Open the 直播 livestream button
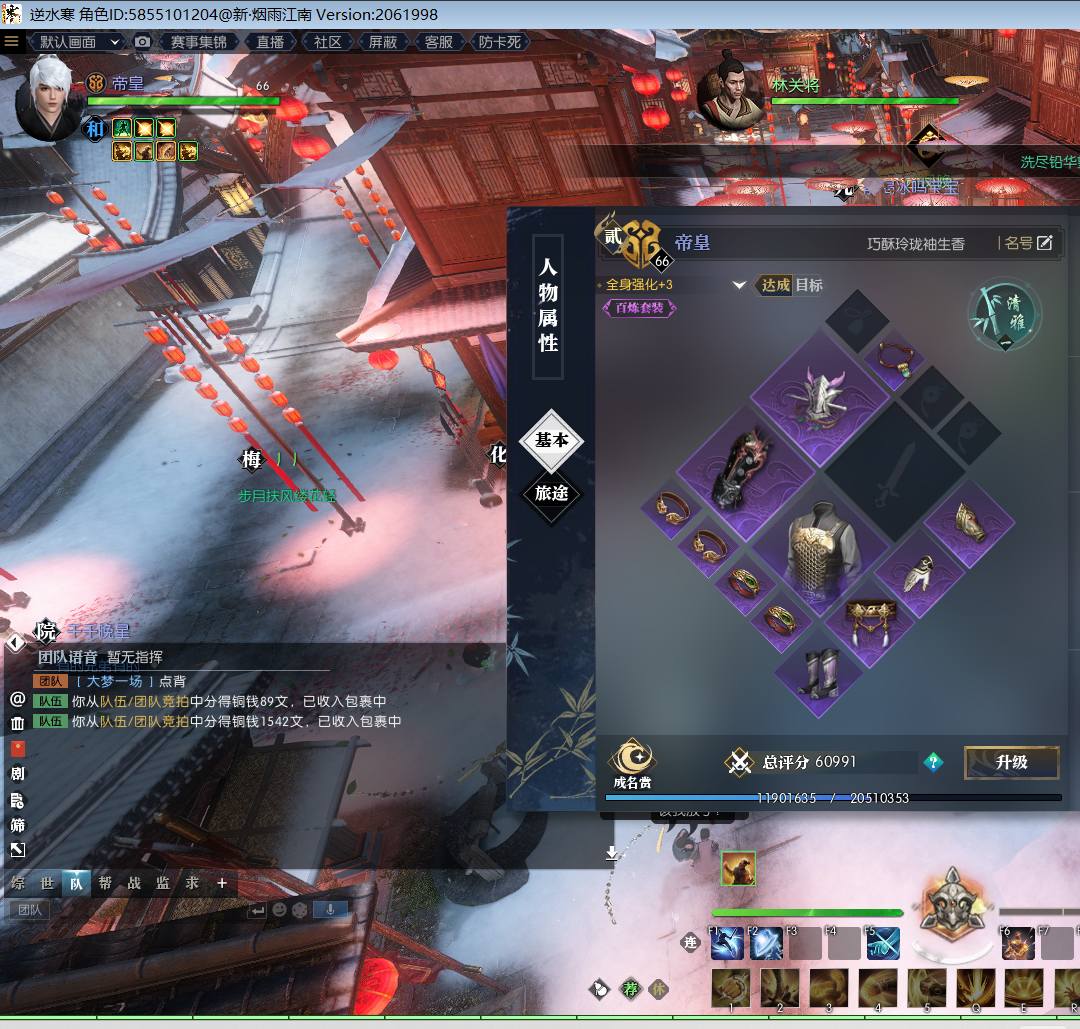Screen dimensions: 1080x1029 pos(270,42)
